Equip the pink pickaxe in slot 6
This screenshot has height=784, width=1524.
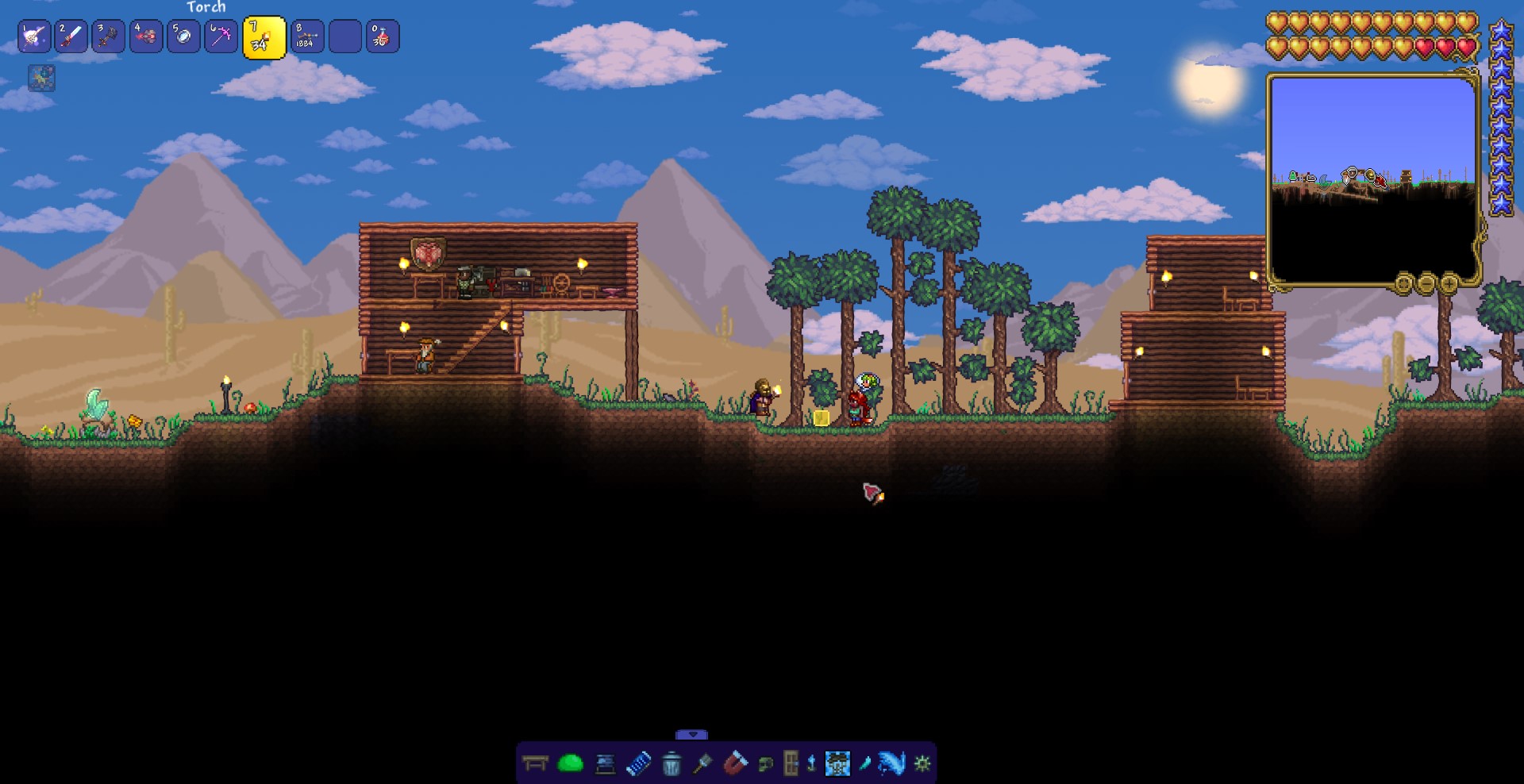[221, 37]
